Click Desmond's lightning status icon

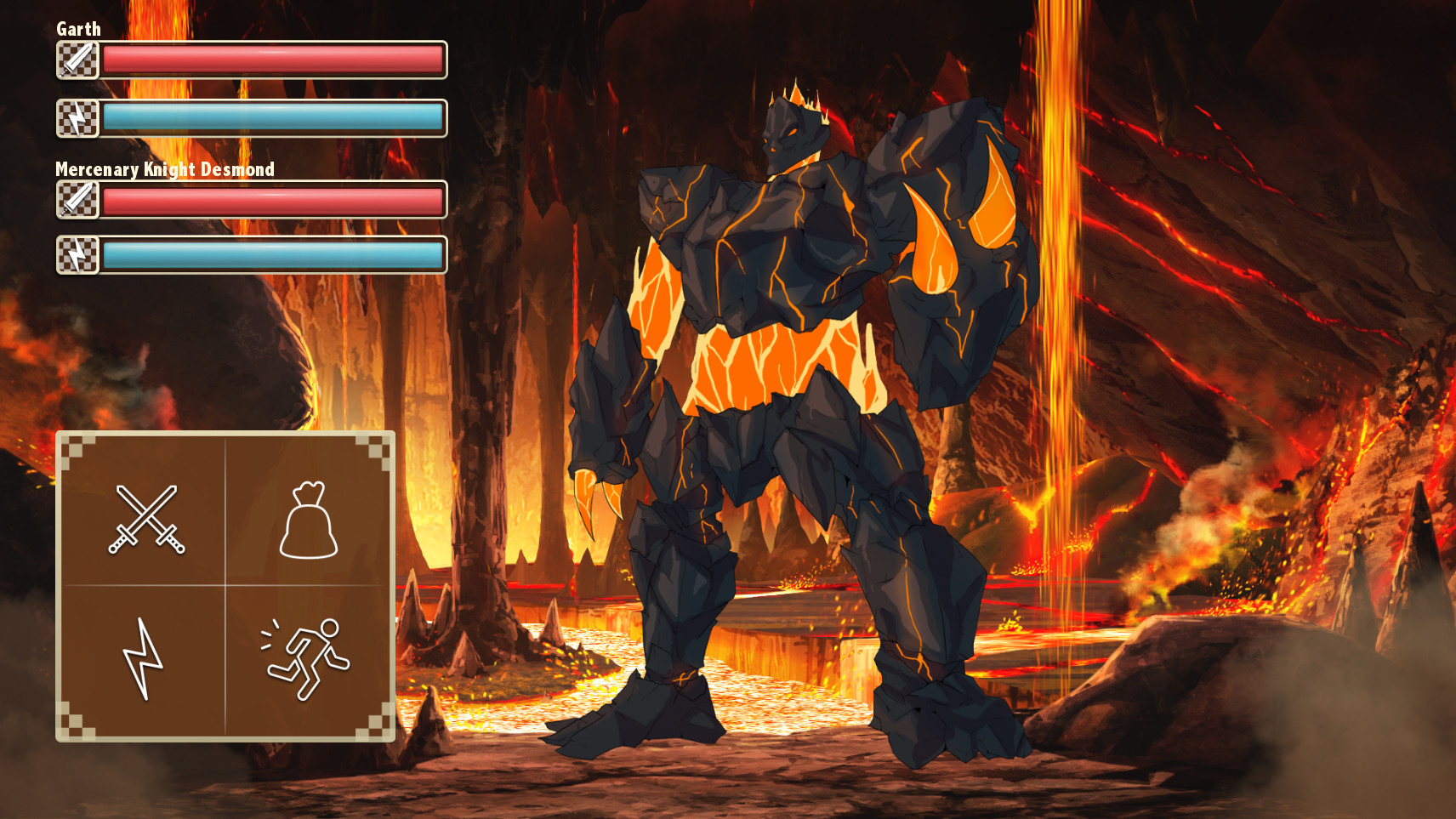tap(77, 255)
